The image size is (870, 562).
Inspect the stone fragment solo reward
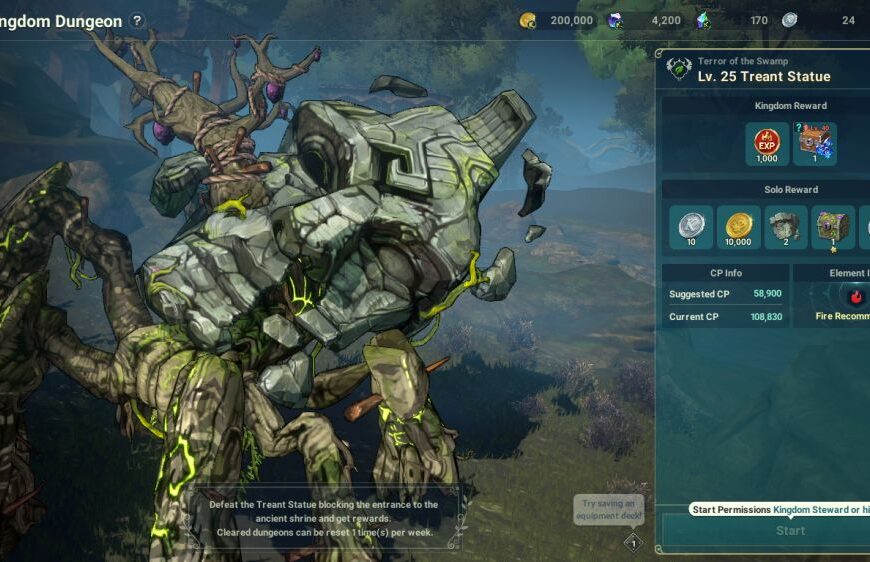[786, 227]
